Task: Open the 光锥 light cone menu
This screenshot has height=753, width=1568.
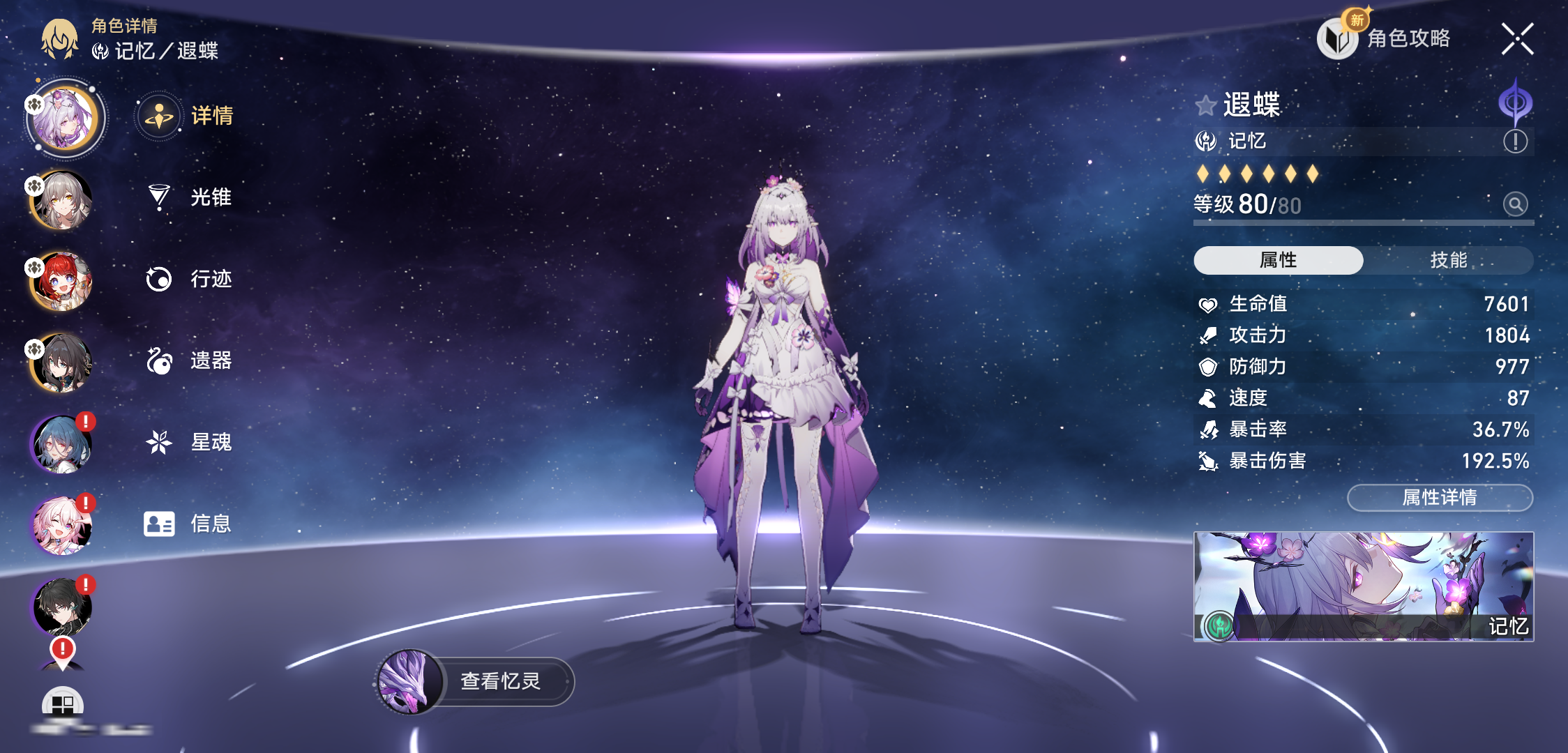Action: (x=190, y=197)
